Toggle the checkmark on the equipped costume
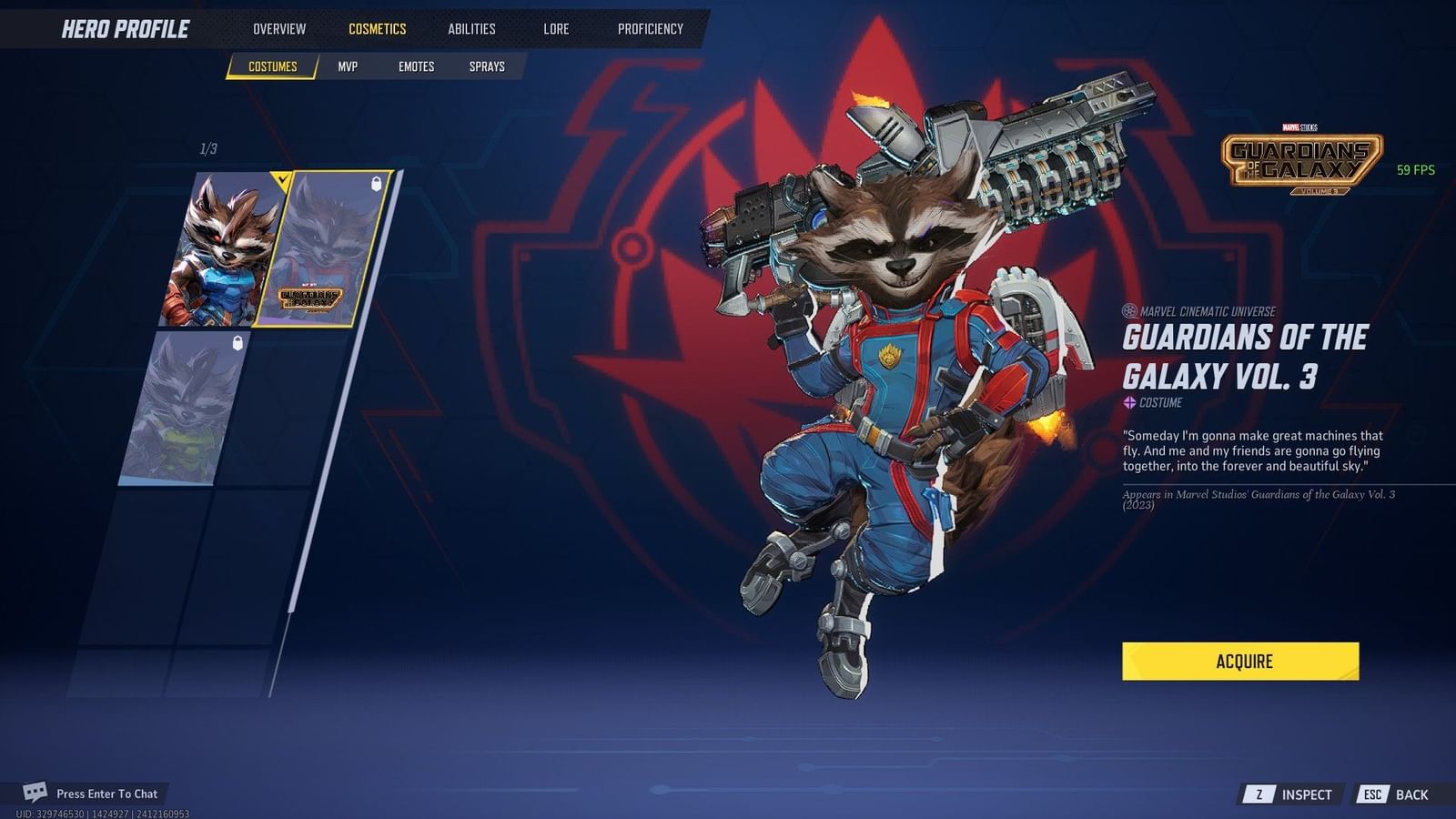The height and width of the screenshot is (819, 1456). point(282,181)
